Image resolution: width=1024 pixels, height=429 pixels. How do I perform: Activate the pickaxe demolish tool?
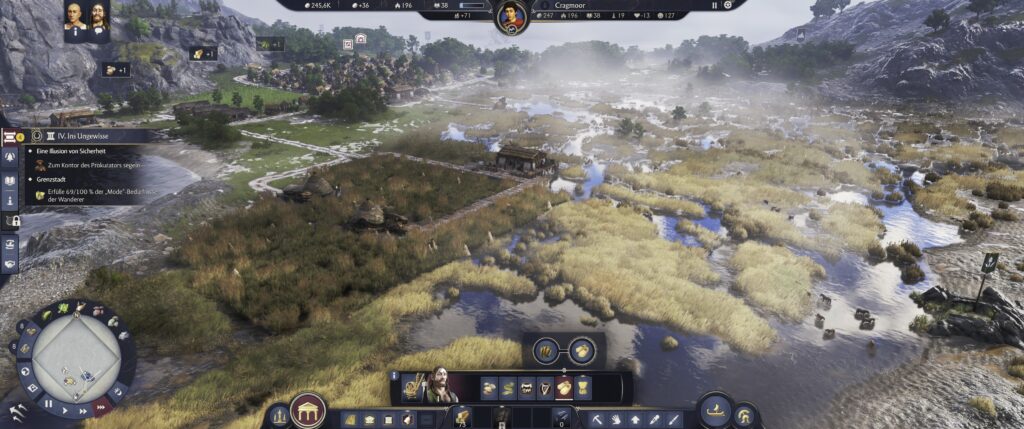597,419
